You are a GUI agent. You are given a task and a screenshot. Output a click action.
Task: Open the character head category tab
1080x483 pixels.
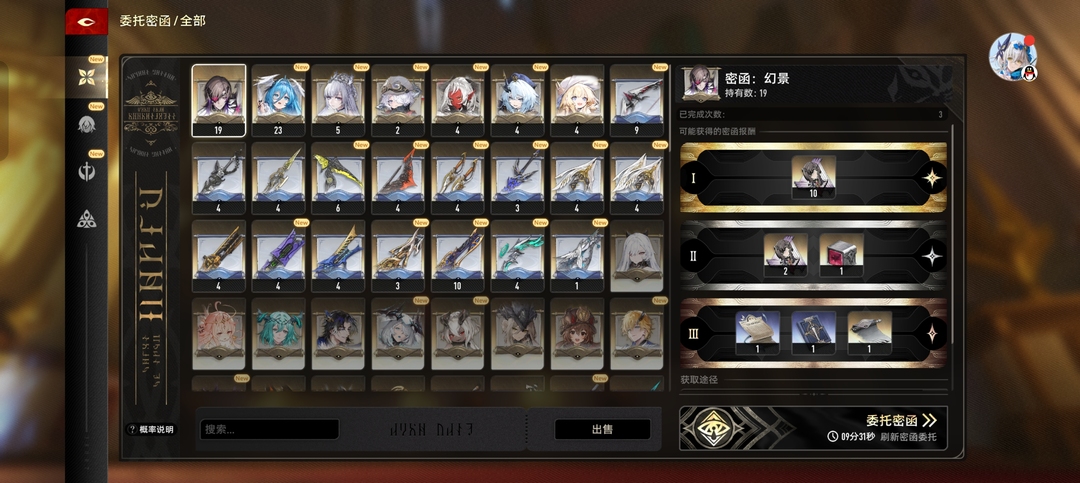pos(87,125)
